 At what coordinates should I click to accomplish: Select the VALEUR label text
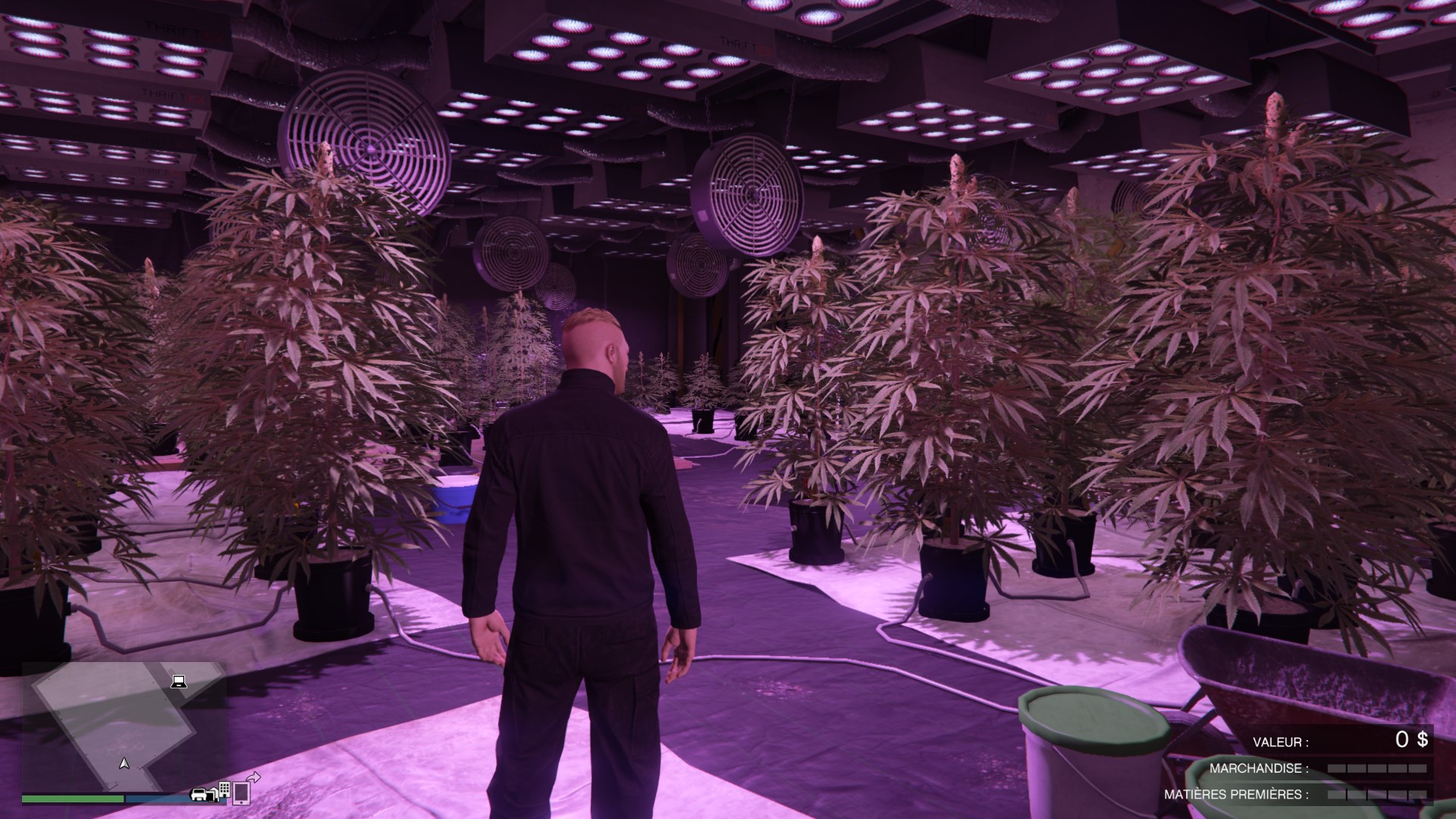tap(1281, 742)
